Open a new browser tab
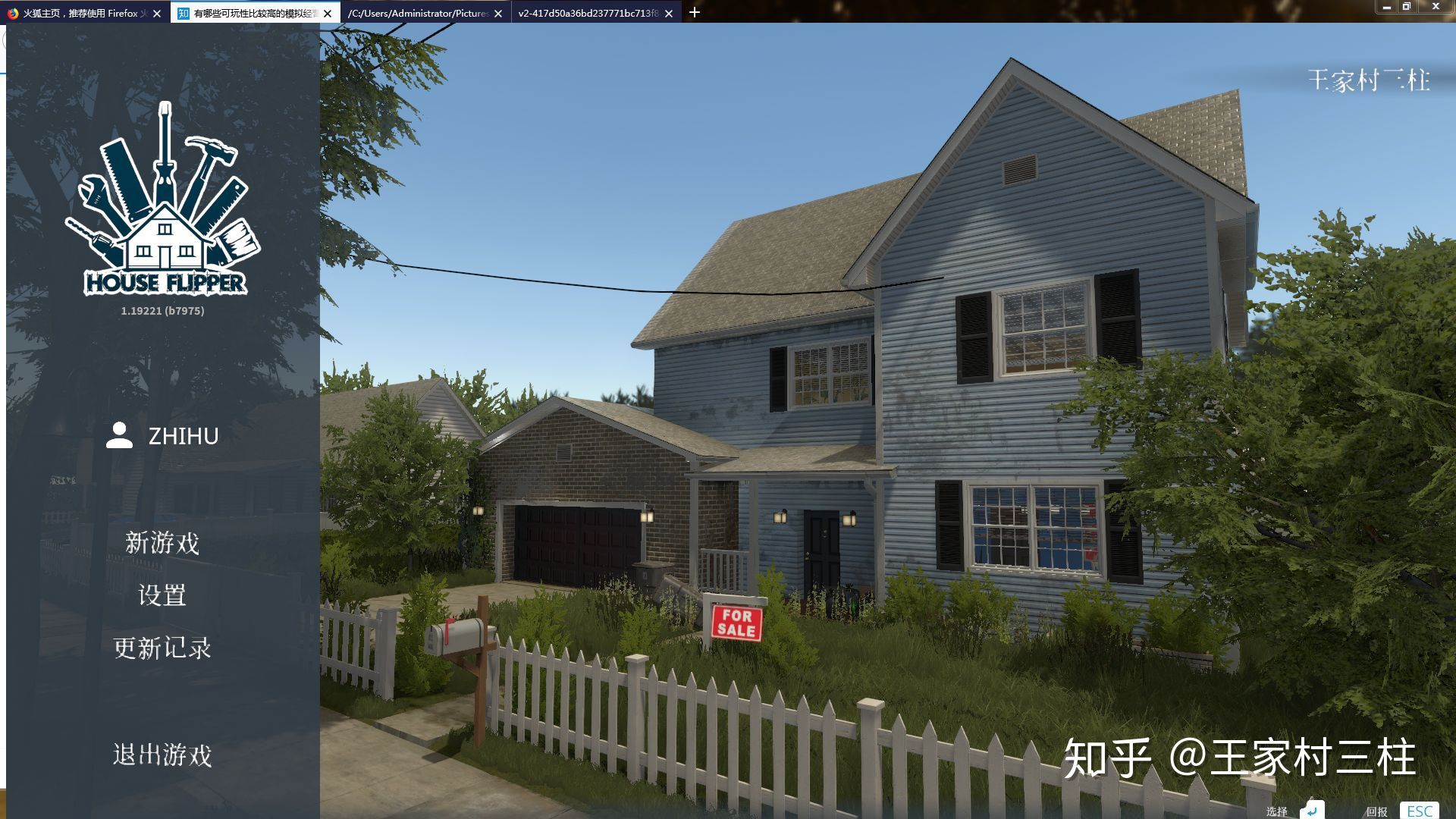The width and height of the screenshot is (1456, 819). click(x=695, y=12)
